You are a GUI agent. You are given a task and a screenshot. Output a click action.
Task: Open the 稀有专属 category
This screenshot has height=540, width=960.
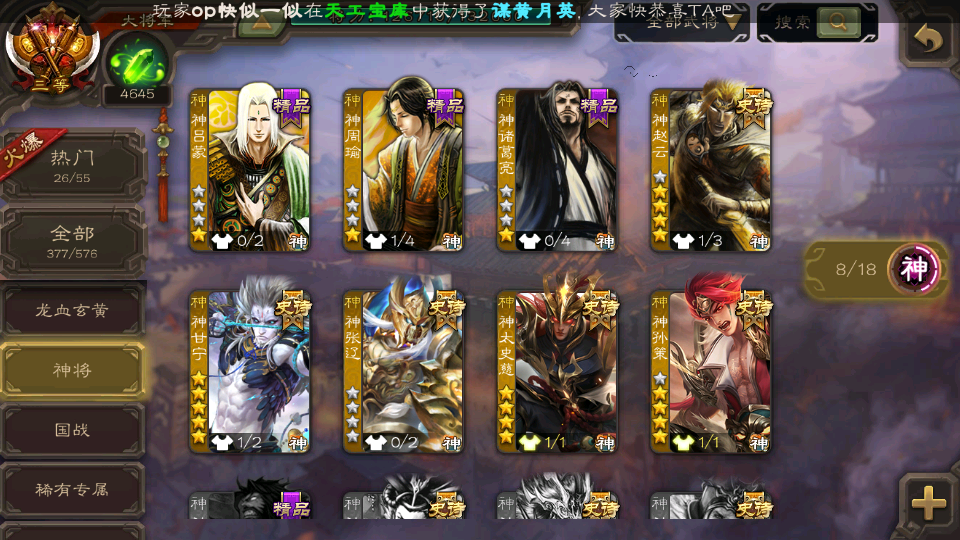point(72,489)
